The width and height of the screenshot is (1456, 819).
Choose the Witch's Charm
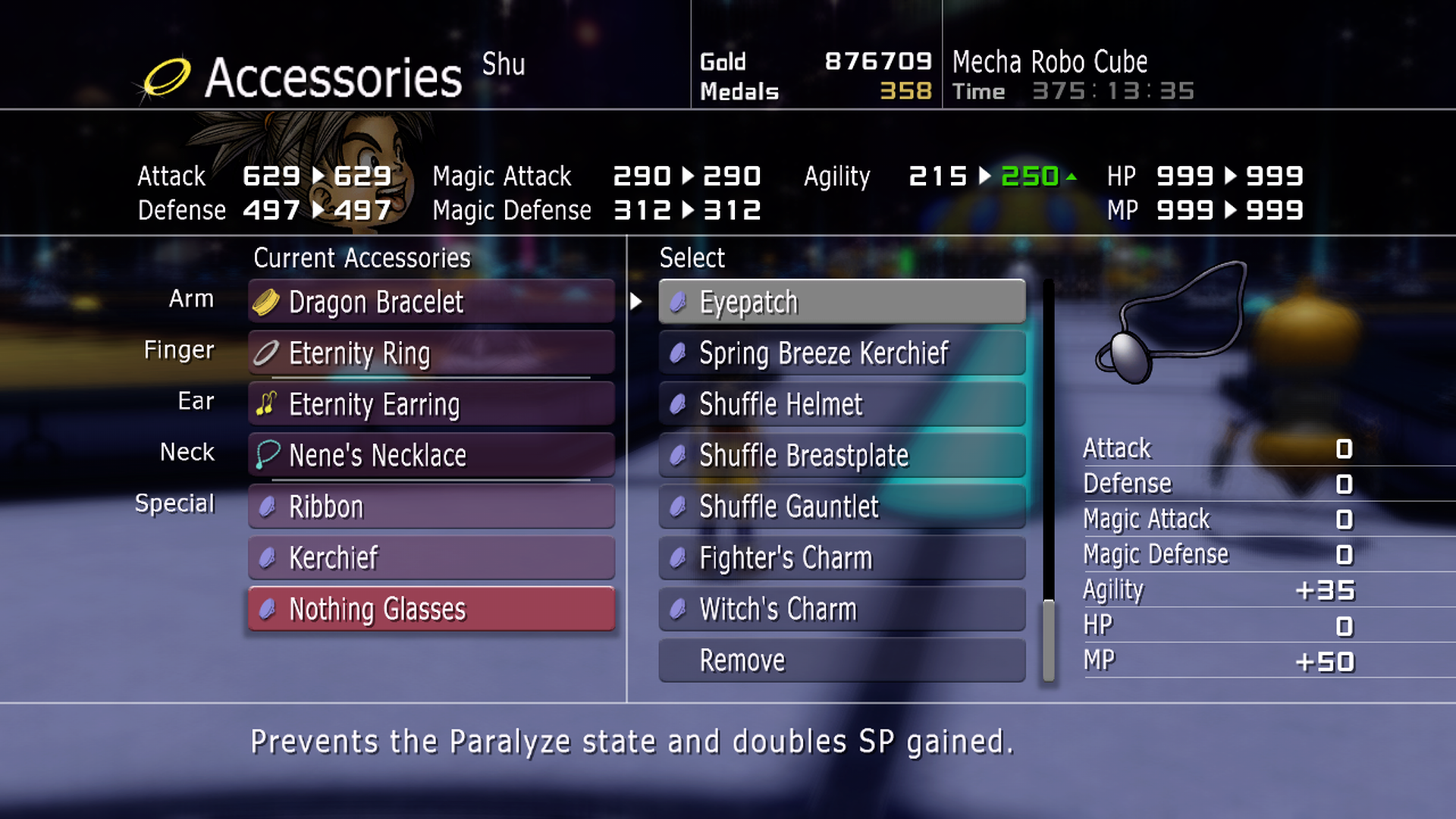point(842,609)
